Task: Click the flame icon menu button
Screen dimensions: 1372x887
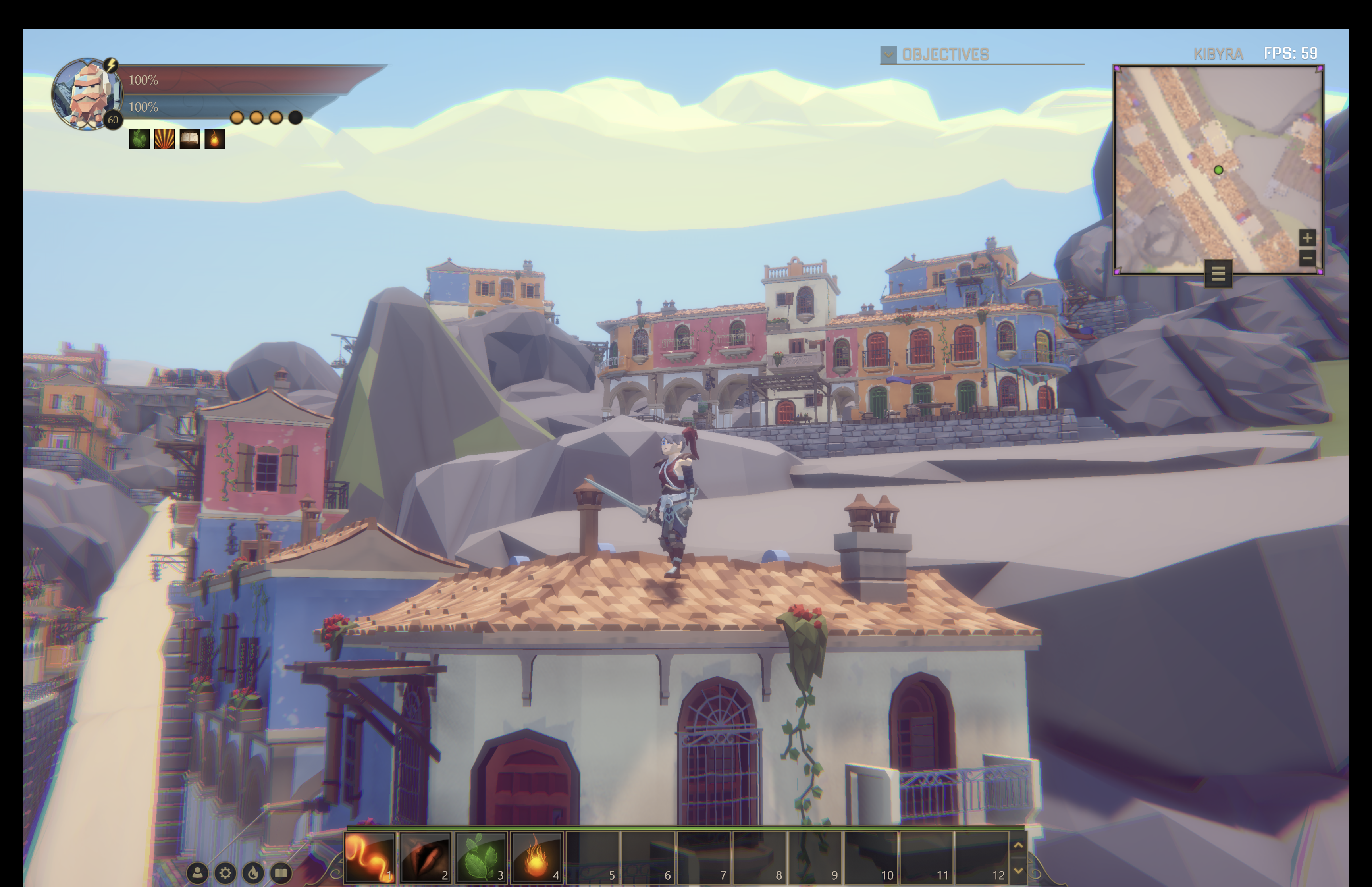Action: tap(253, 873)
